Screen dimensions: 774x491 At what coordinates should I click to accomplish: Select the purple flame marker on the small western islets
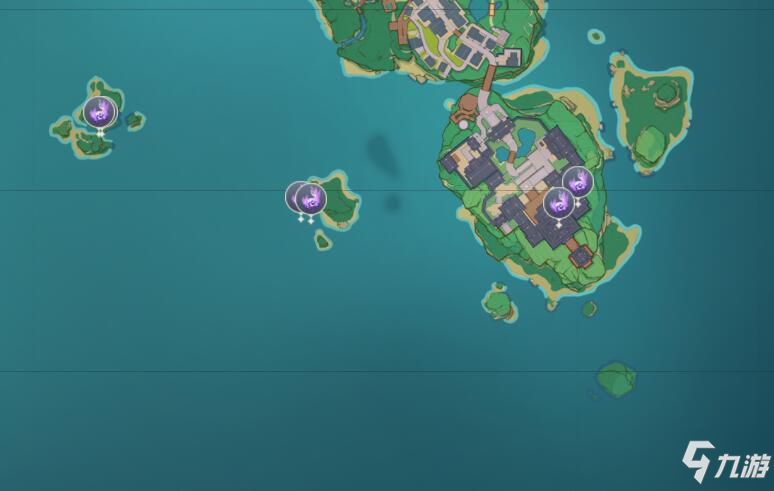pyautogui.click(x=100, y=111)
